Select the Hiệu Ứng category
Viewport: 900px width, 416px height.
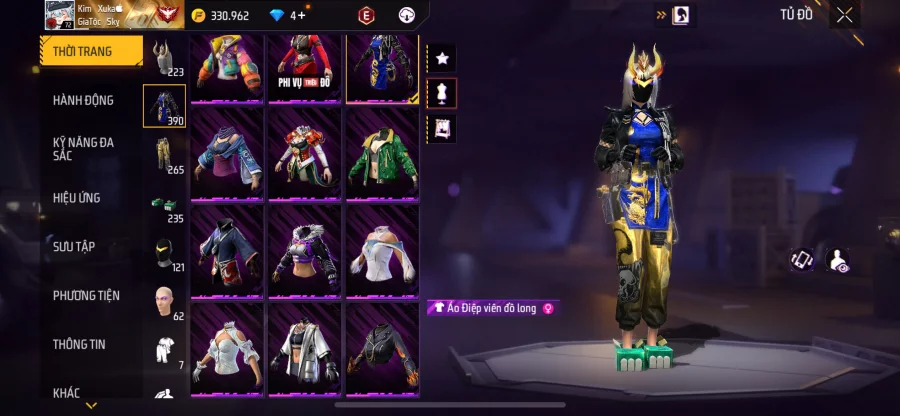tap(77, 198)
